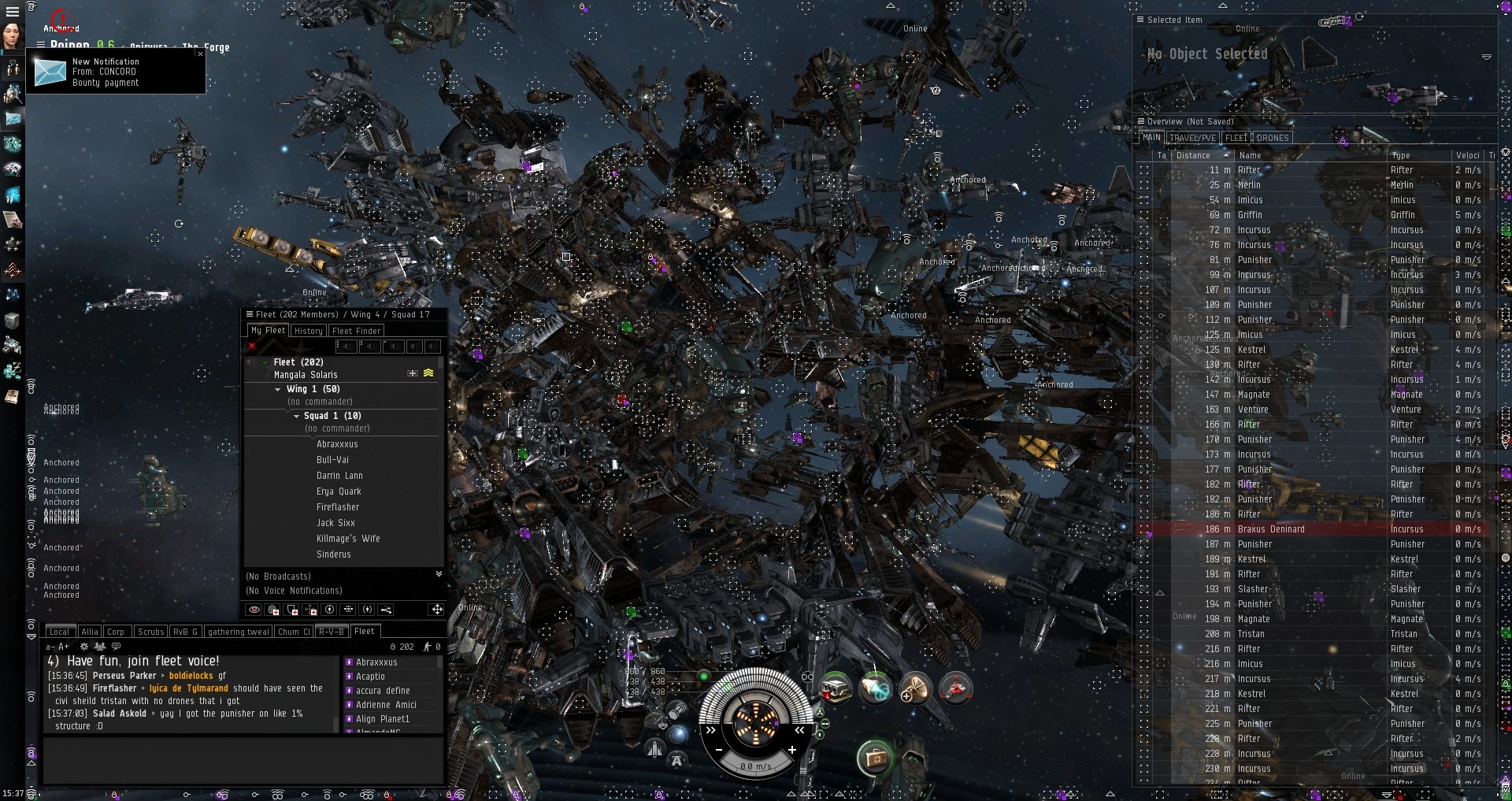Open the Fleet Finder tab

356,331
